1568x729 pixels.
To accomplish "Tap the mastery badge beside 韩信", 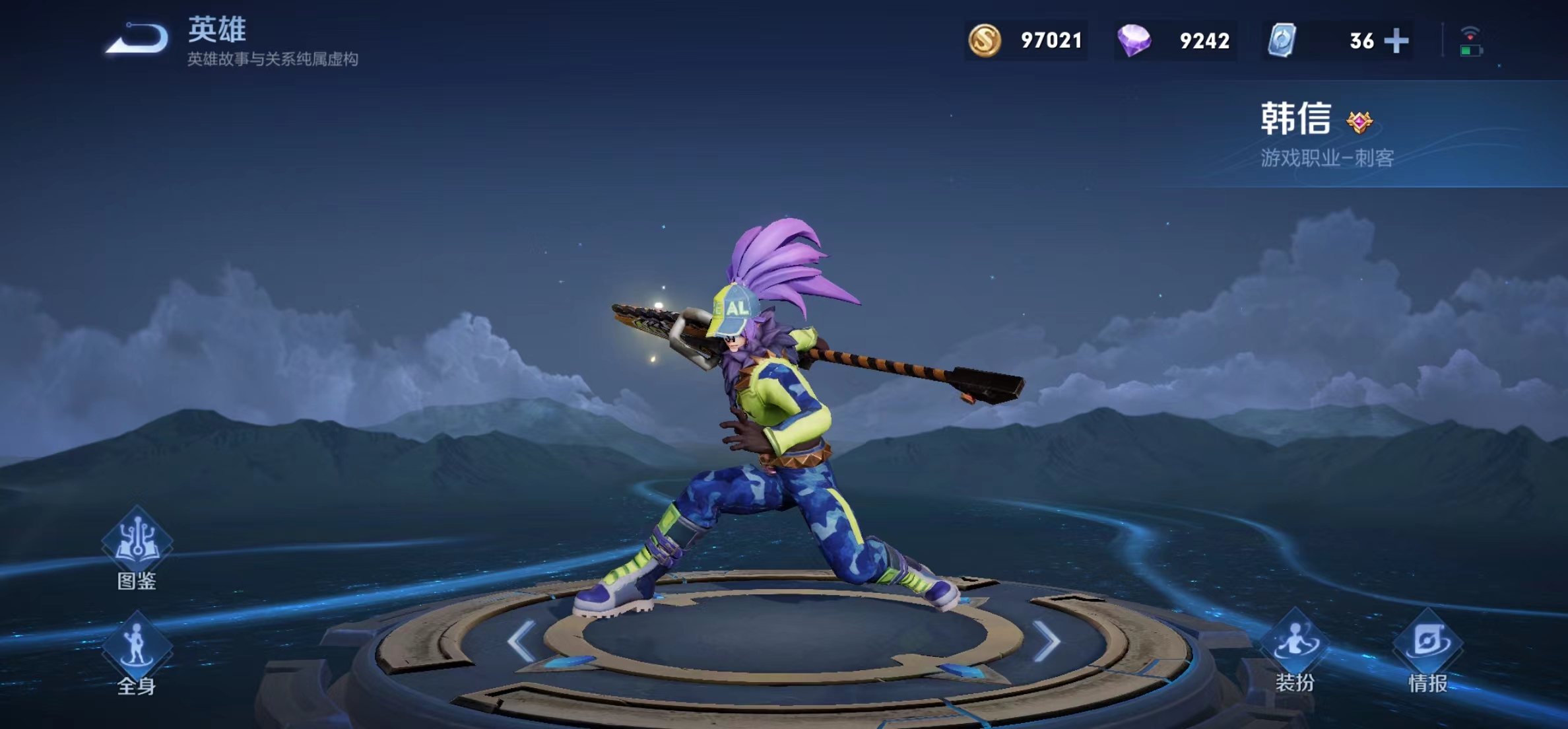I will click(1359, 122).
